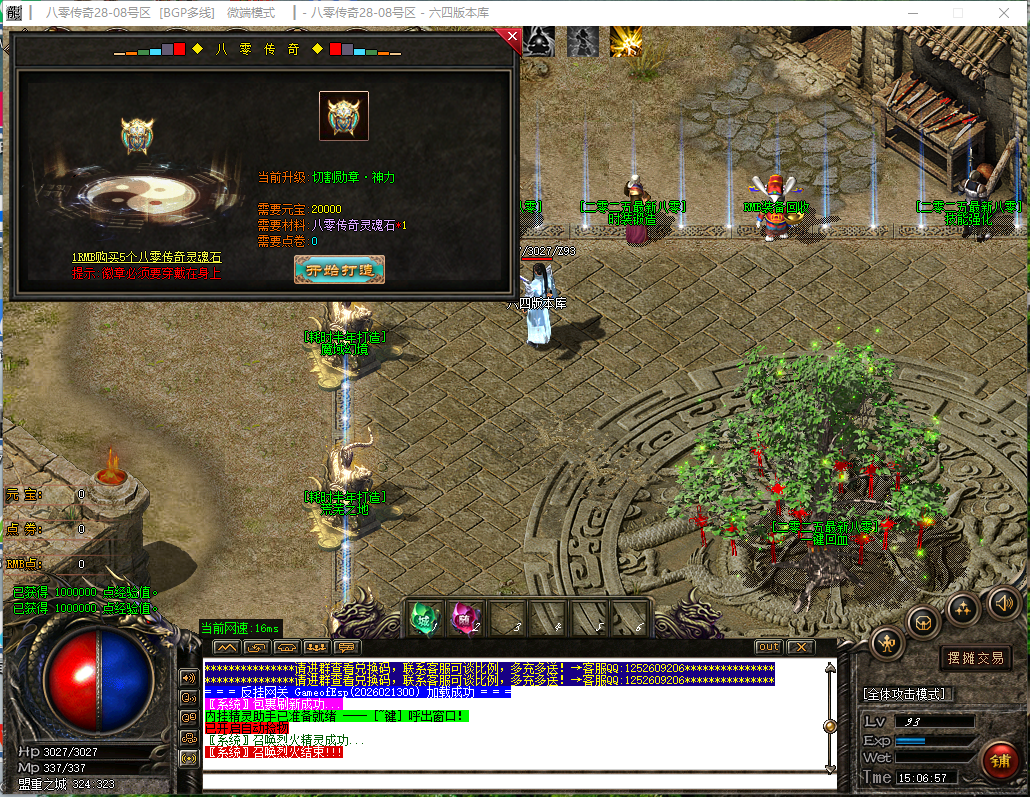Click the mountain icon button above chat

(226, 647)
